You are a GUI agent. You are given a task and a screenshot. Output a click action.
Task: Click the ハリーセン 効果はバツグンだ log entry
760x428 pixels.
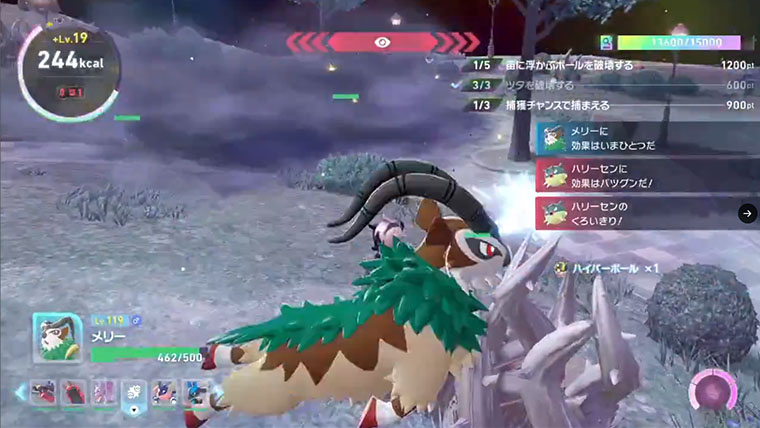tap(646, 175)
